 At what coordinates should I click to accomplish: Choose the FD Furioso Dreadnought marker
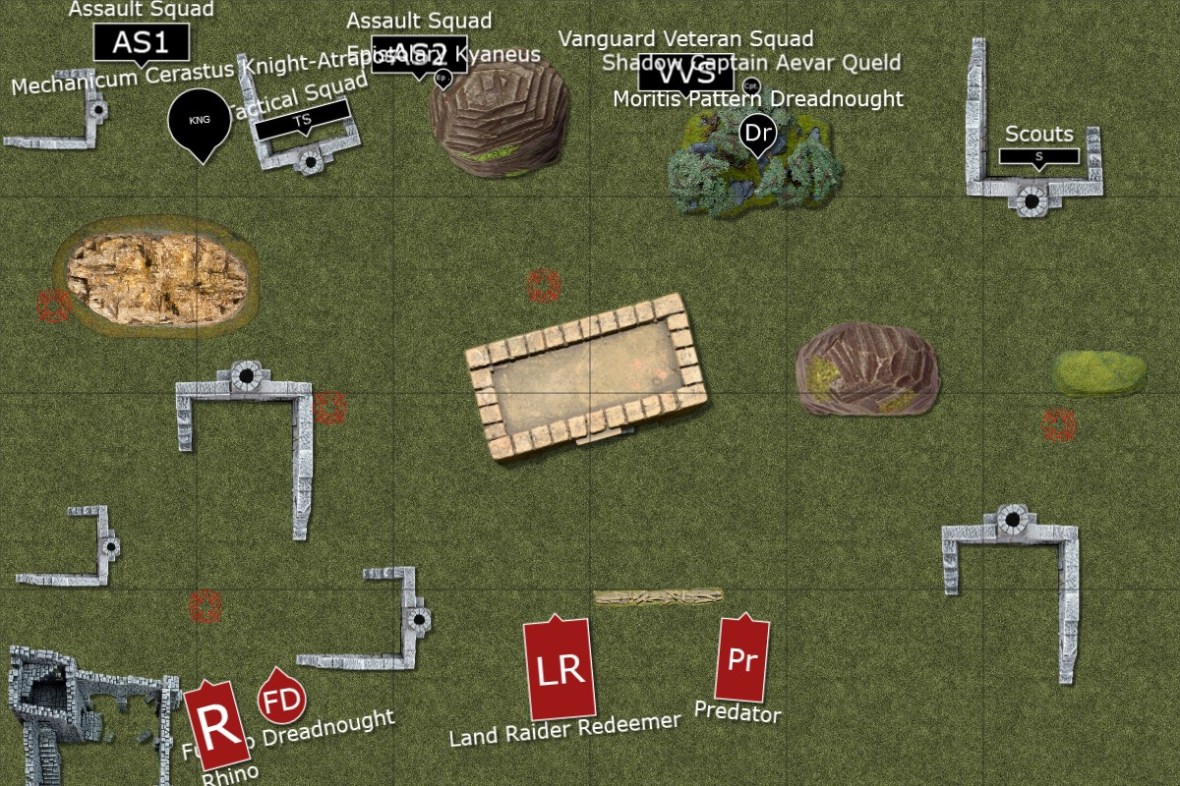click(x=282, y=698)
